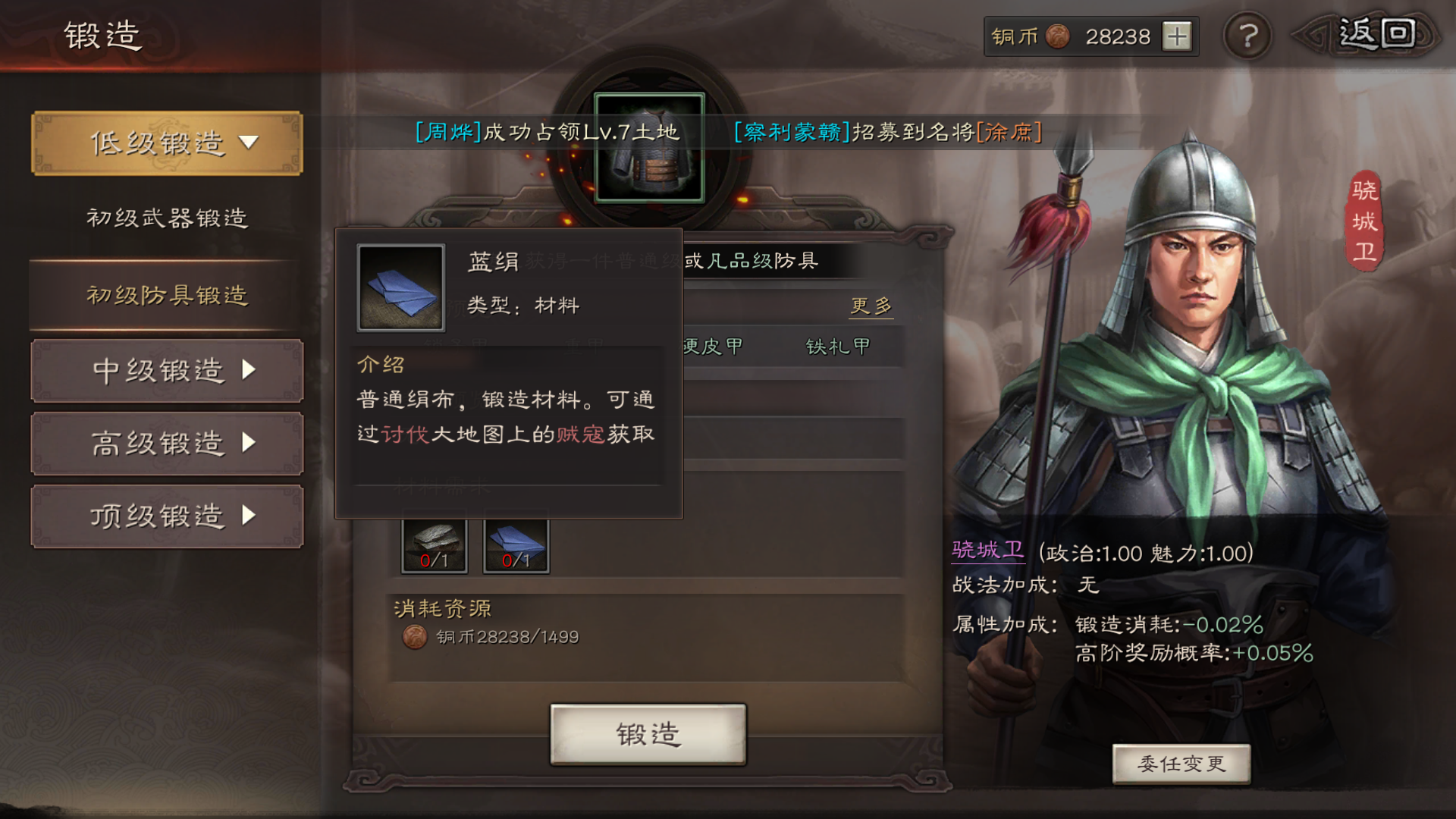Screen dimensions: 1456x819
Task: Click the 蓝绢 item icon in tooltip
Action: [x=400, y=288]
